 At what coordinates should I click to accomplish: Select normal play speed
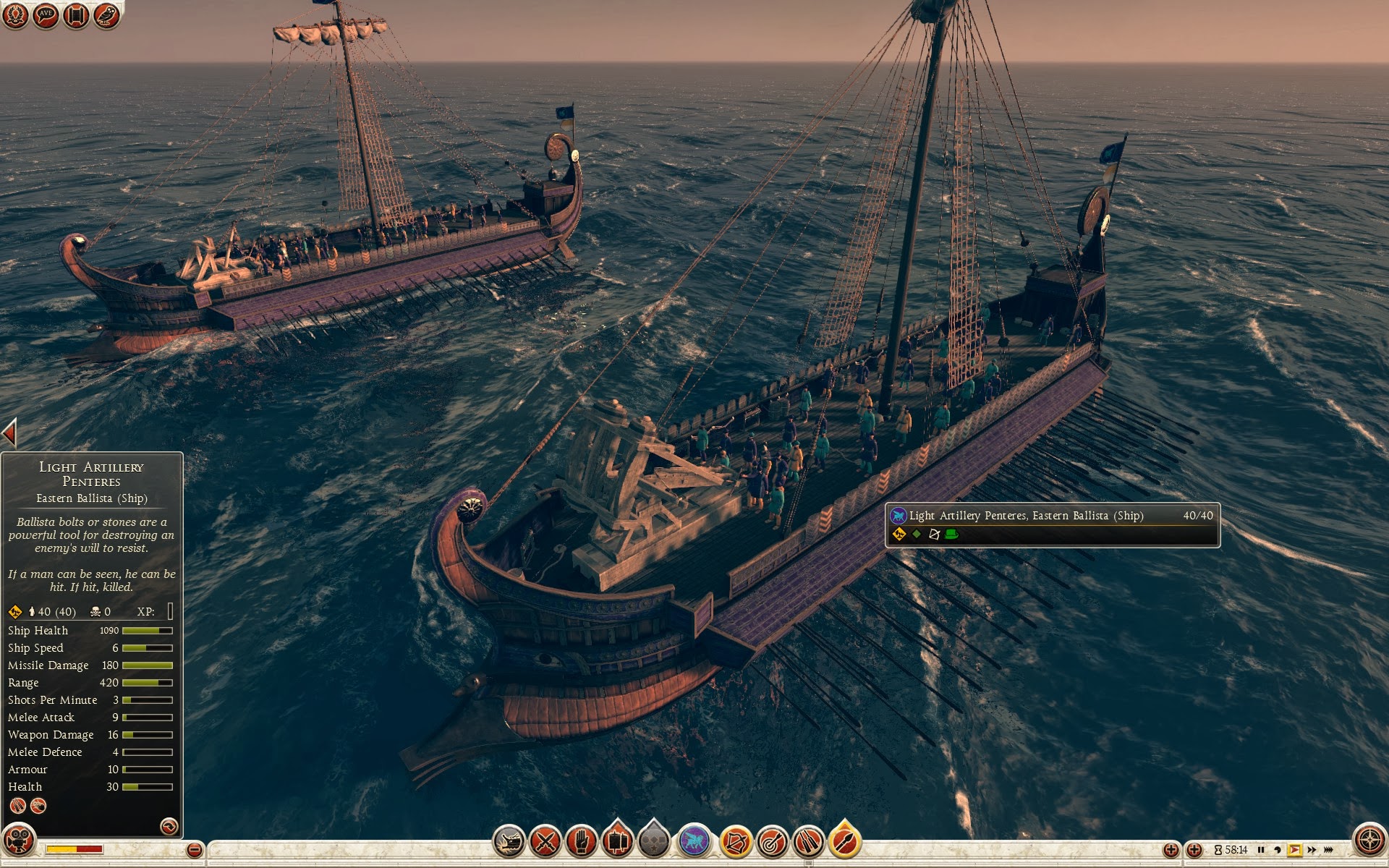click(x=1294, y=850)
